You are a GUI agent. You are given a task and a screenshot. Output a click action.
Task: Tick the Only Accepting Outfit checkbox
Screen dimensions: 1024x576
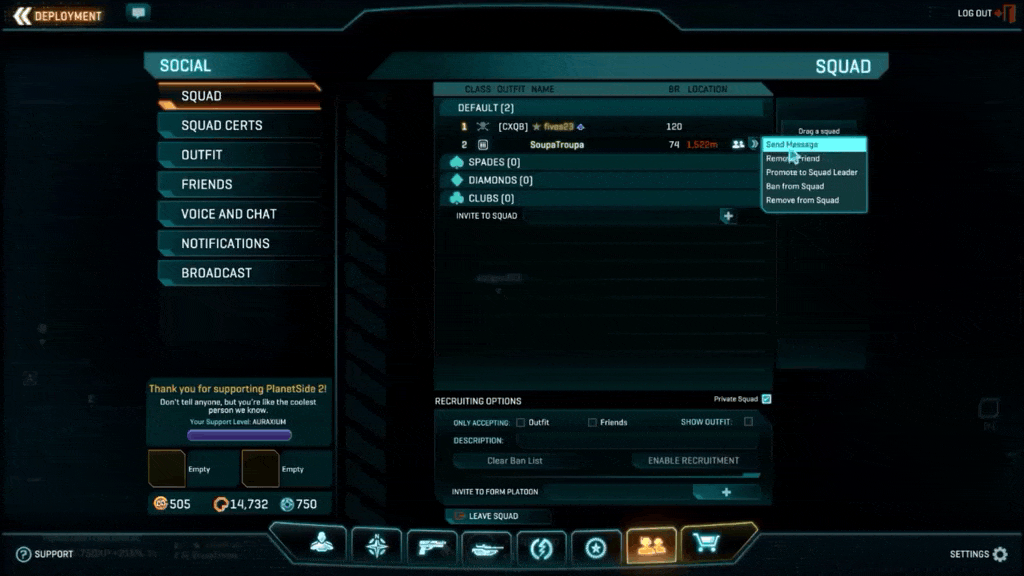(x=520, y=422)
